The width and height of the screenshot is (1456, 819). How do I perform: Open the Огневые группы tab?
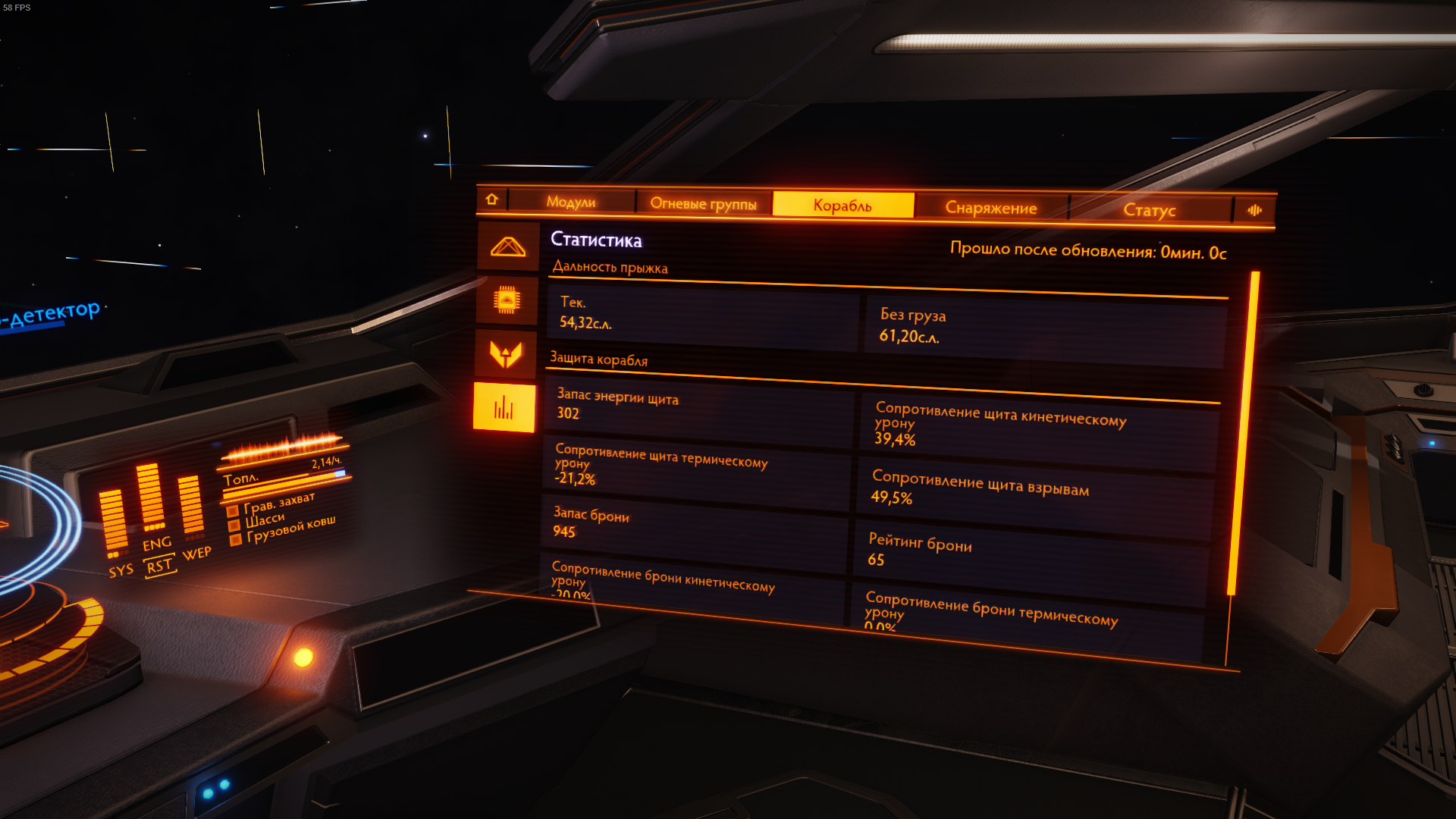point(703,203)
